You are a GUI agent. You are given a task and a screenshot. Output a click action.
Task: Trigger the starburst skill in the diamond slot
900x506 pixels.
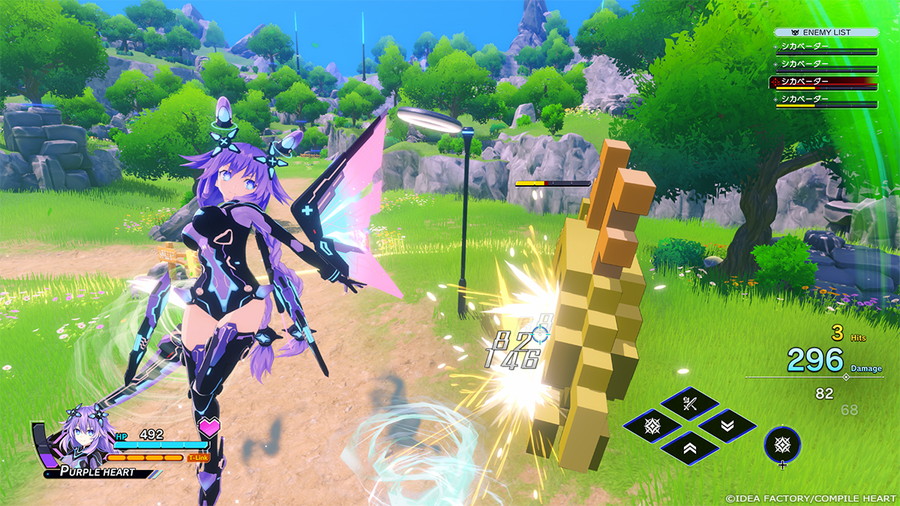(653, 425)
